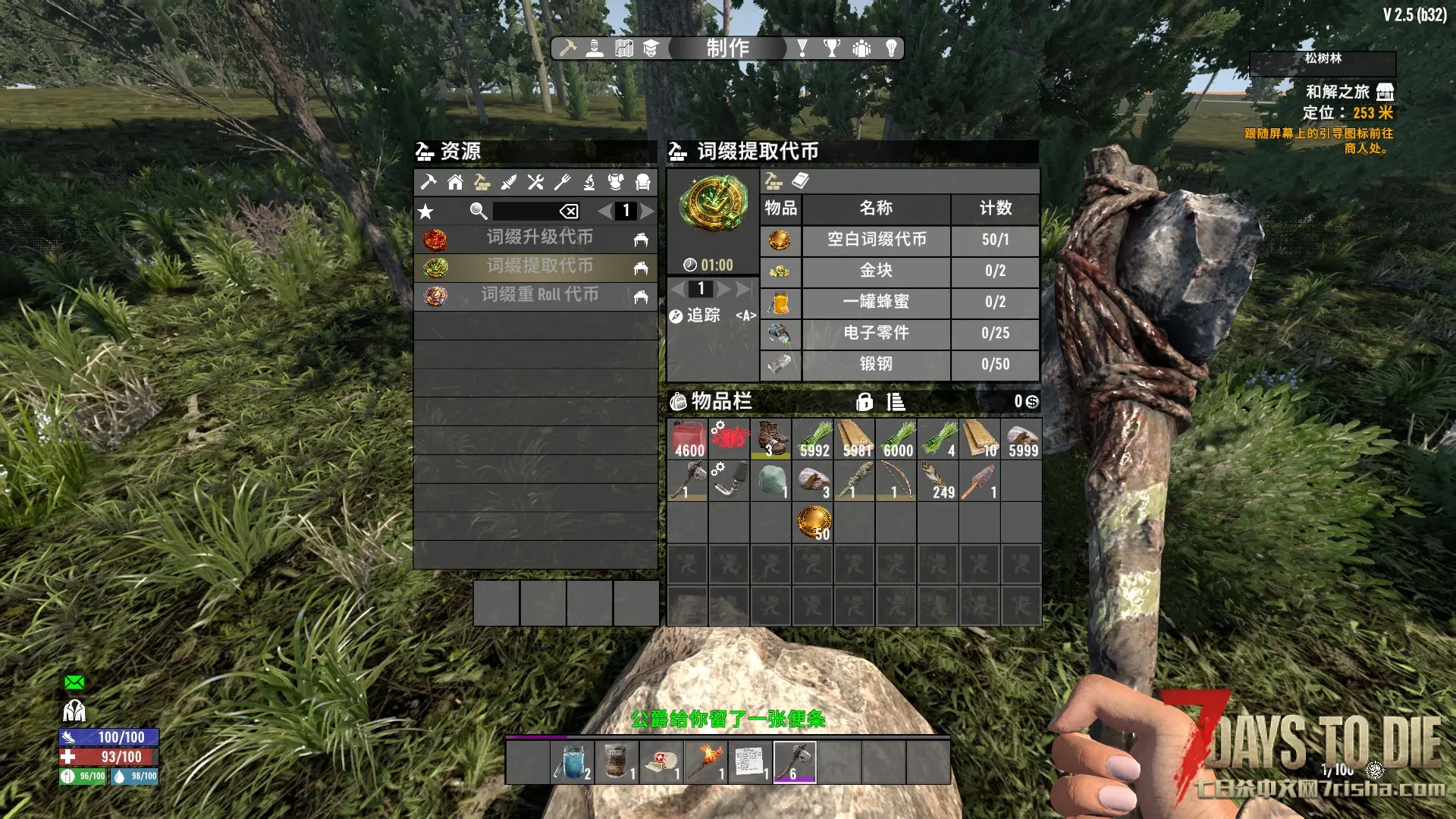
Task: Toggle the inventory lock icon
Action: pyautogui.click(x=864, y=402)
